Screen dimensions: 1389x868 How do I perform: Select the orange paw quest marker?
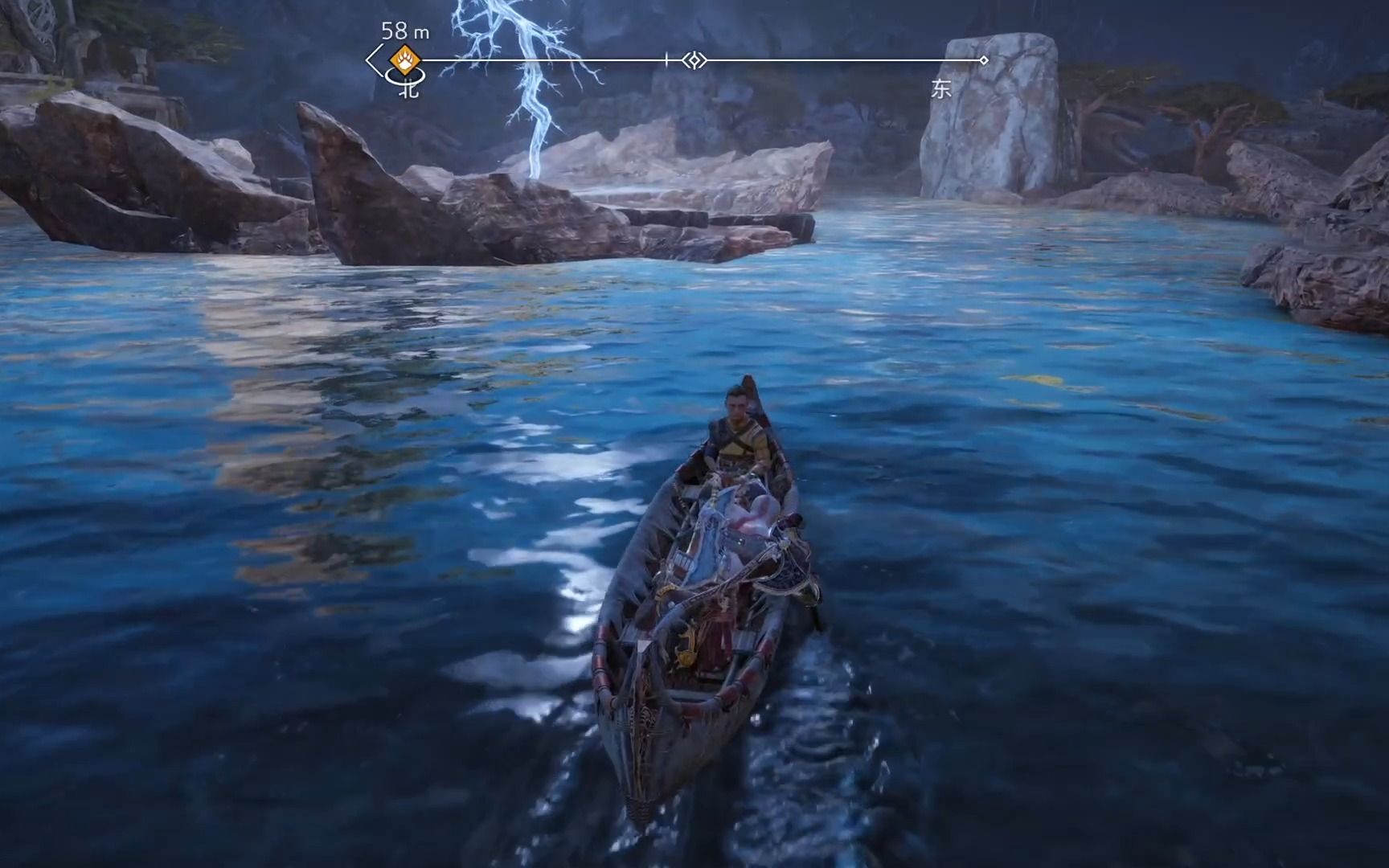[402, 59]
